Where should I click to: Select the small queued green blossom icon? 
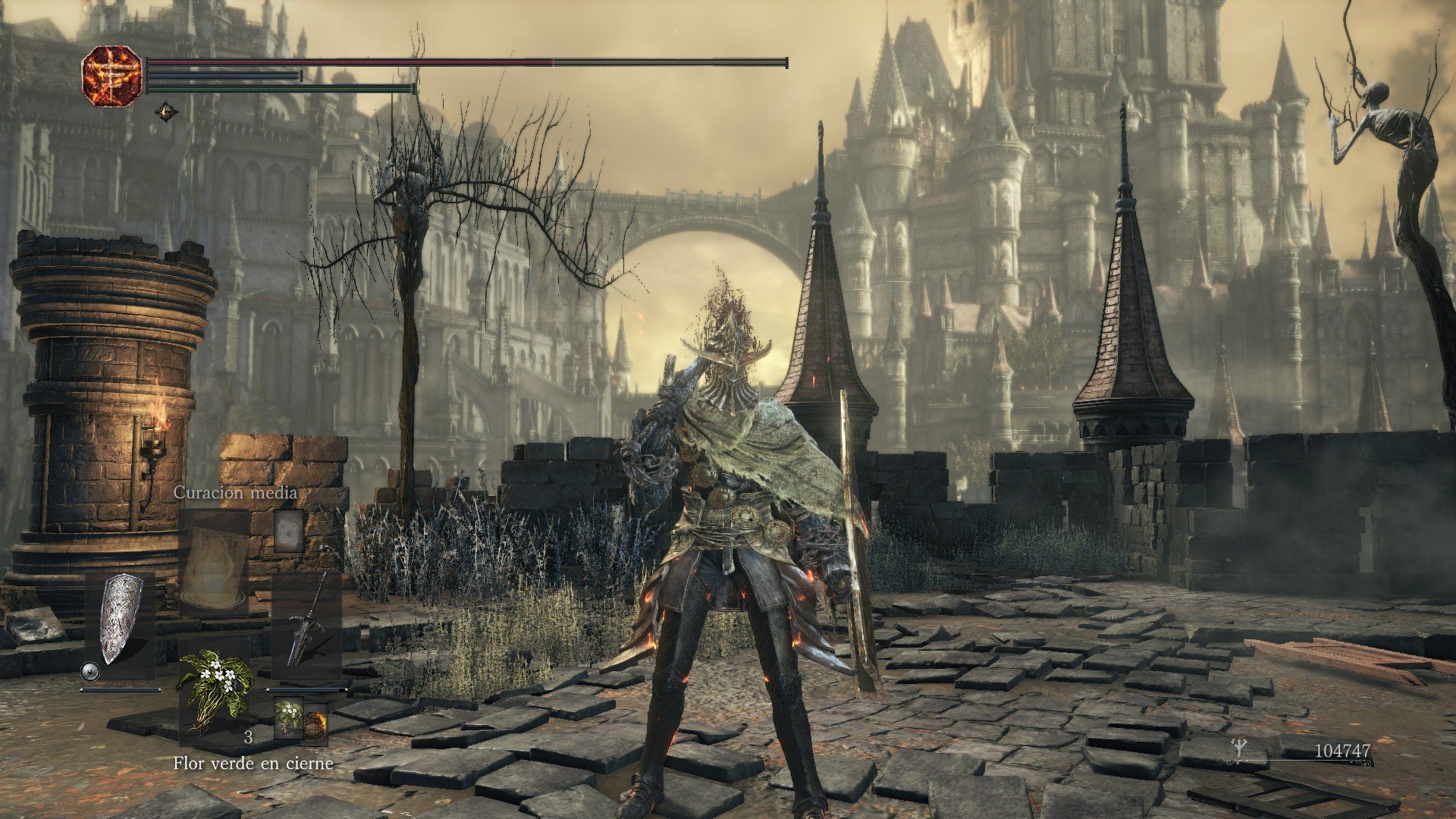click(x=288, y=717)
